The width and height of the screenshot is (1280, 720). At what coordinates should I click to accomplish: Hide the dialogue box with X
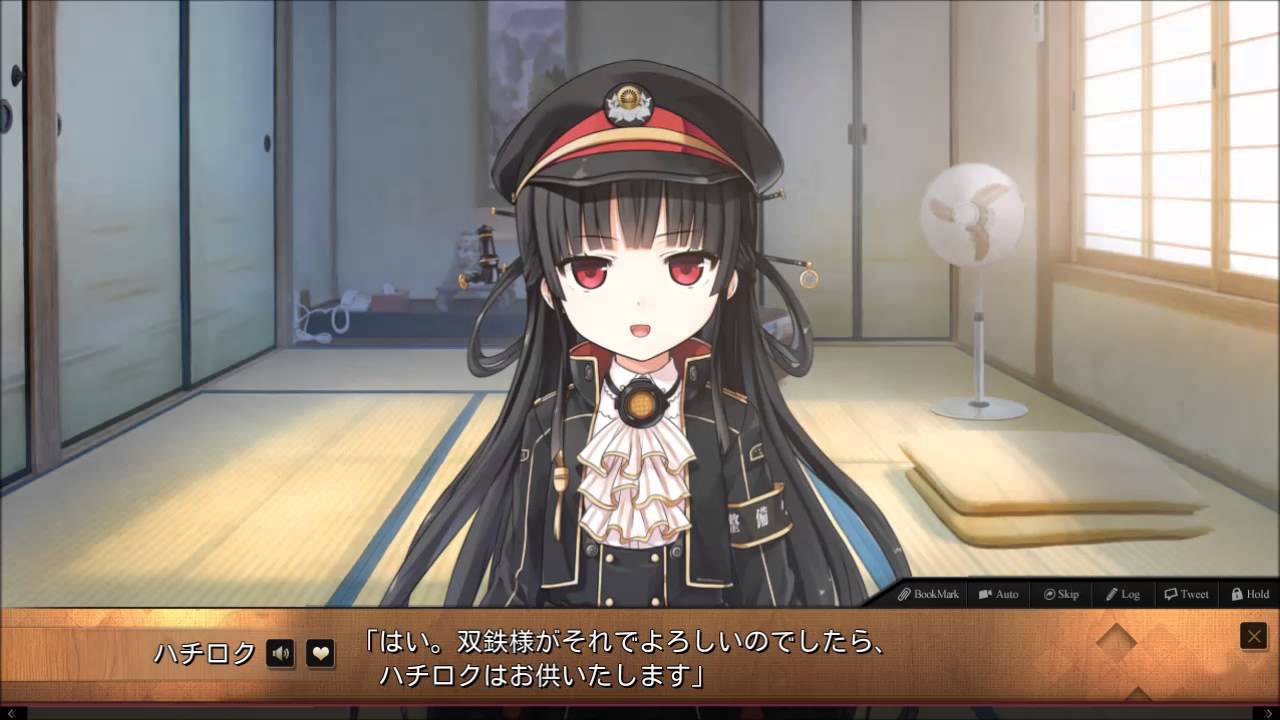1253,636
